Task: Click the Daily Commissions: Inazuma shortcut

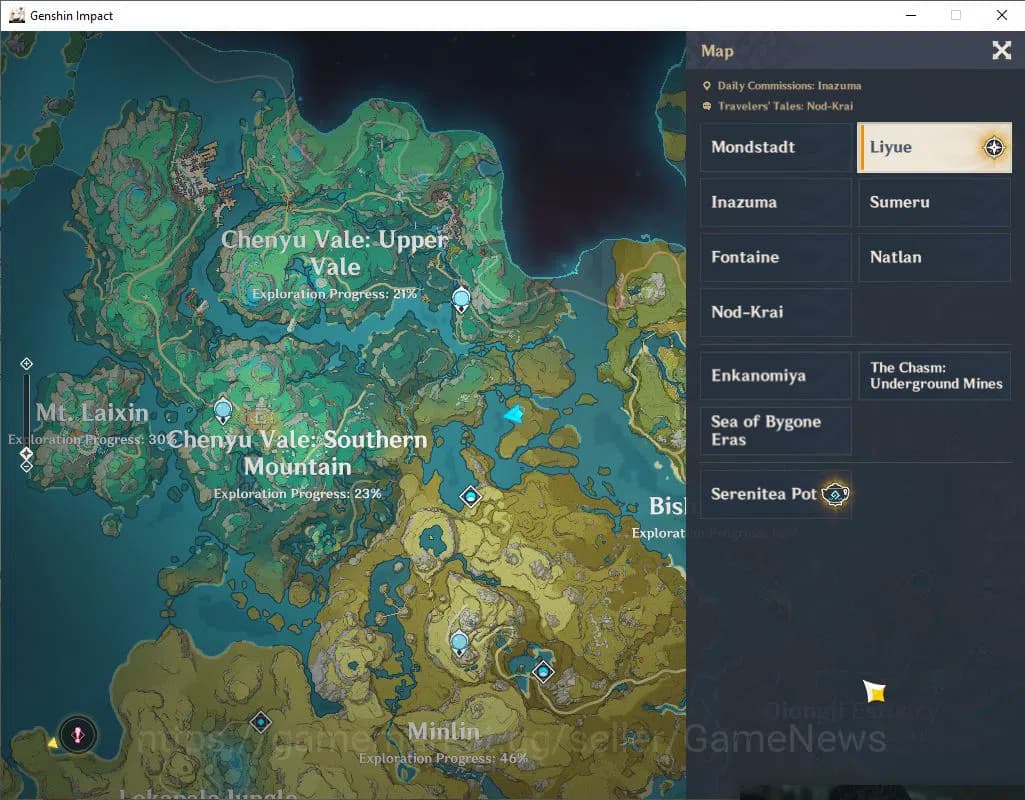Action: coord(788,86)
